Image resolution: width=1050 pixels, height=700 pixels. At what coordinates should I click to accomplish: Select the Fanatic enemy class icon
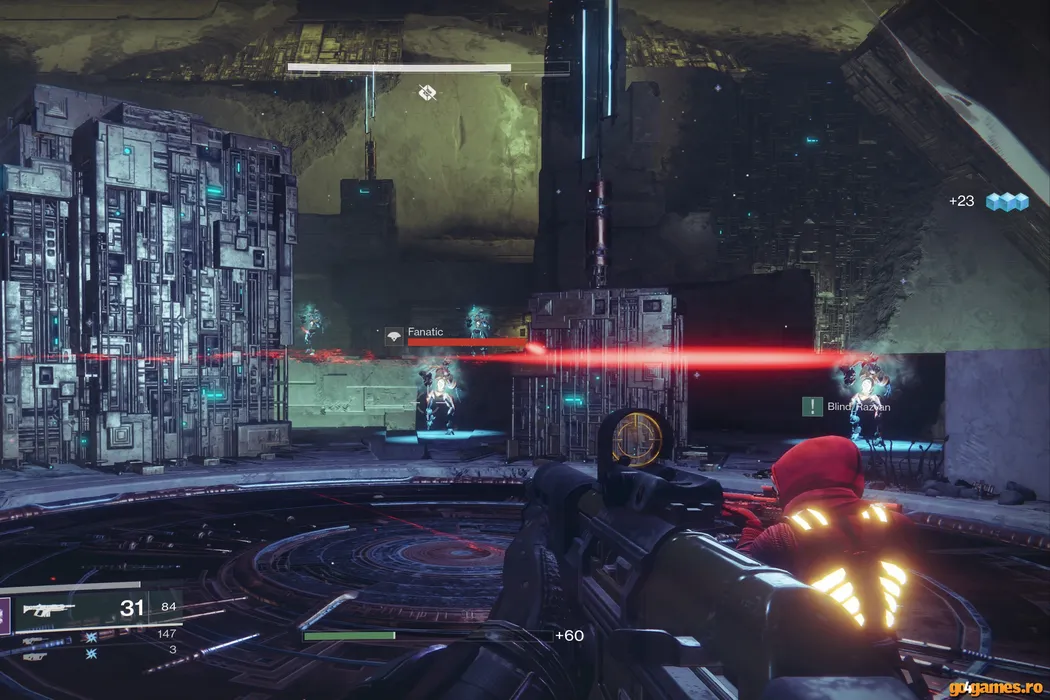point(394,337)
